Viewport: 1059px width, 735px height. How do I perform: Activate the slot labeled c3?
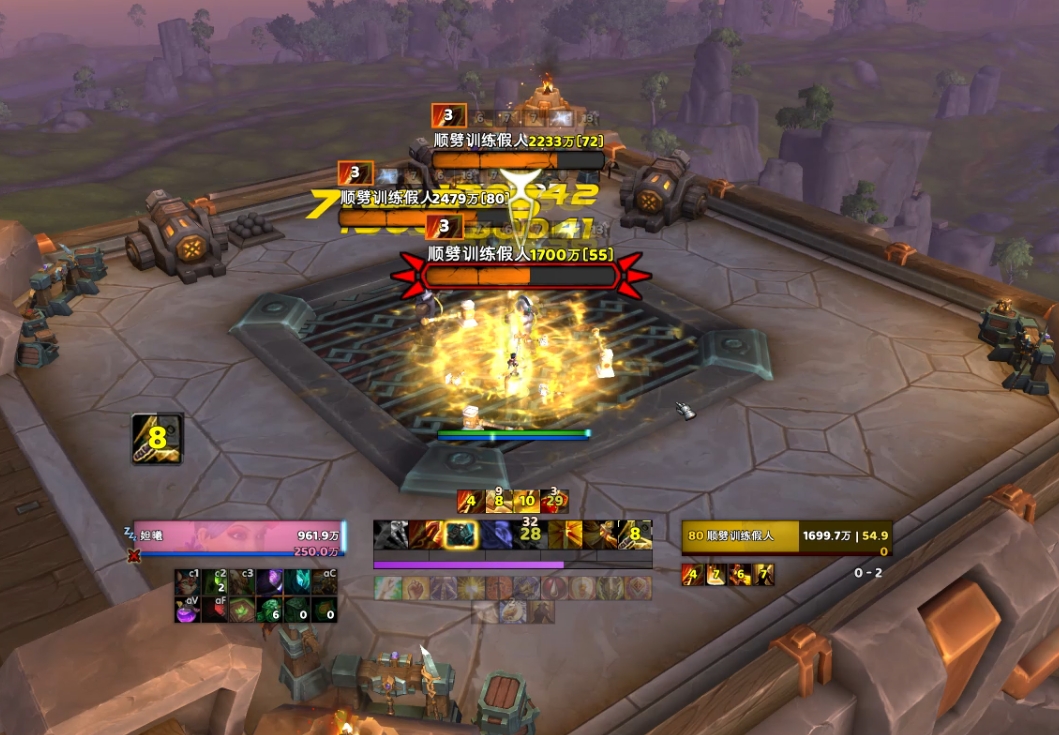pyautogui.click(x=242, y=582)
